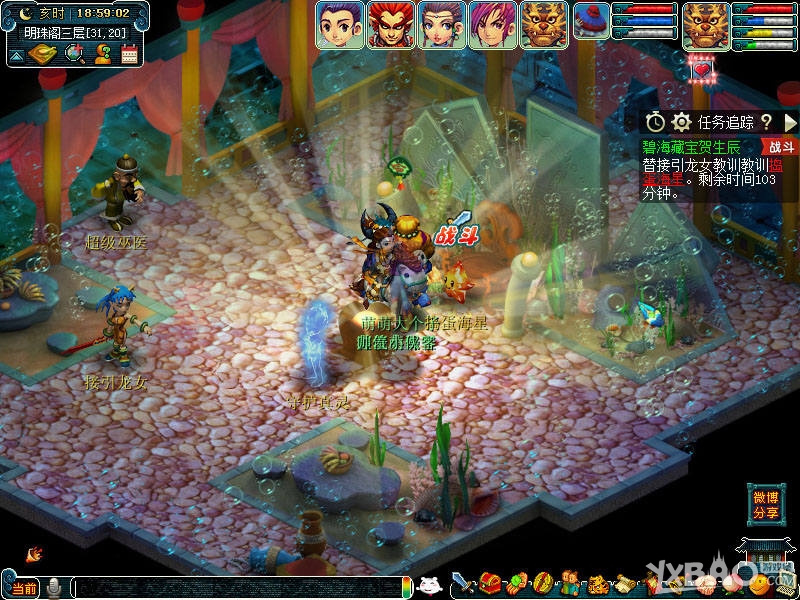Collapse the quest tracker with the arrow
This screenshot has height=600, width=800.
(790, 122)
